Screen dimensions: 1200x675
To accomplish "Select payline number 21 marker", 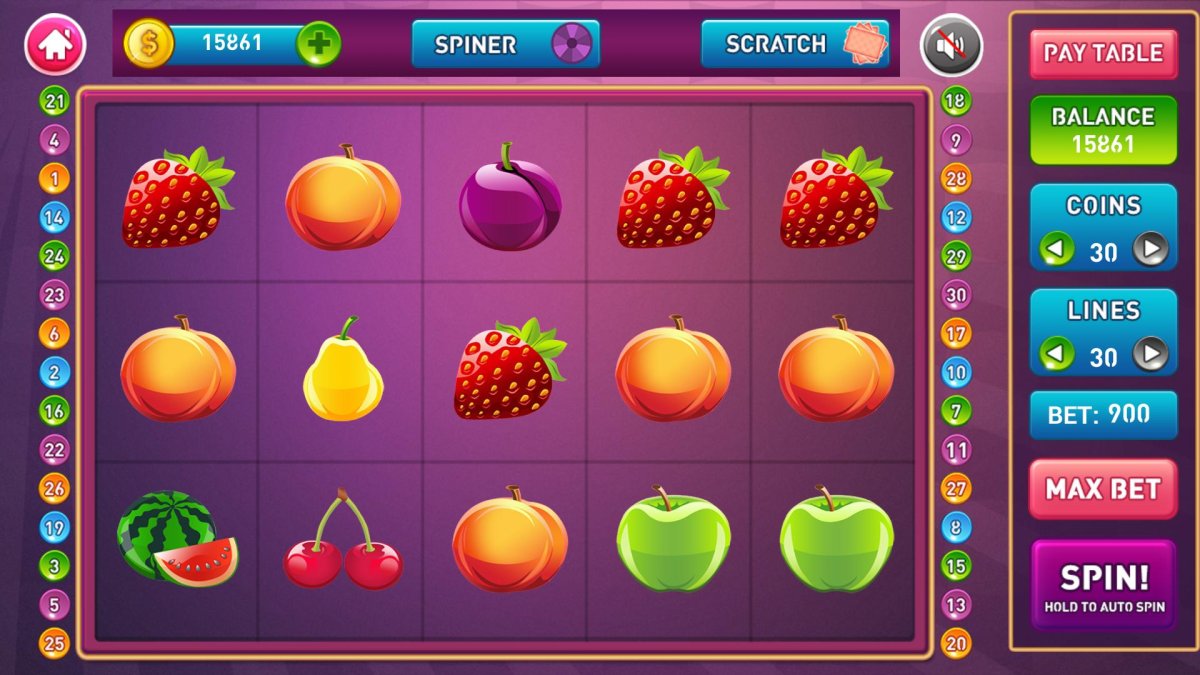I will click(54, 101).
